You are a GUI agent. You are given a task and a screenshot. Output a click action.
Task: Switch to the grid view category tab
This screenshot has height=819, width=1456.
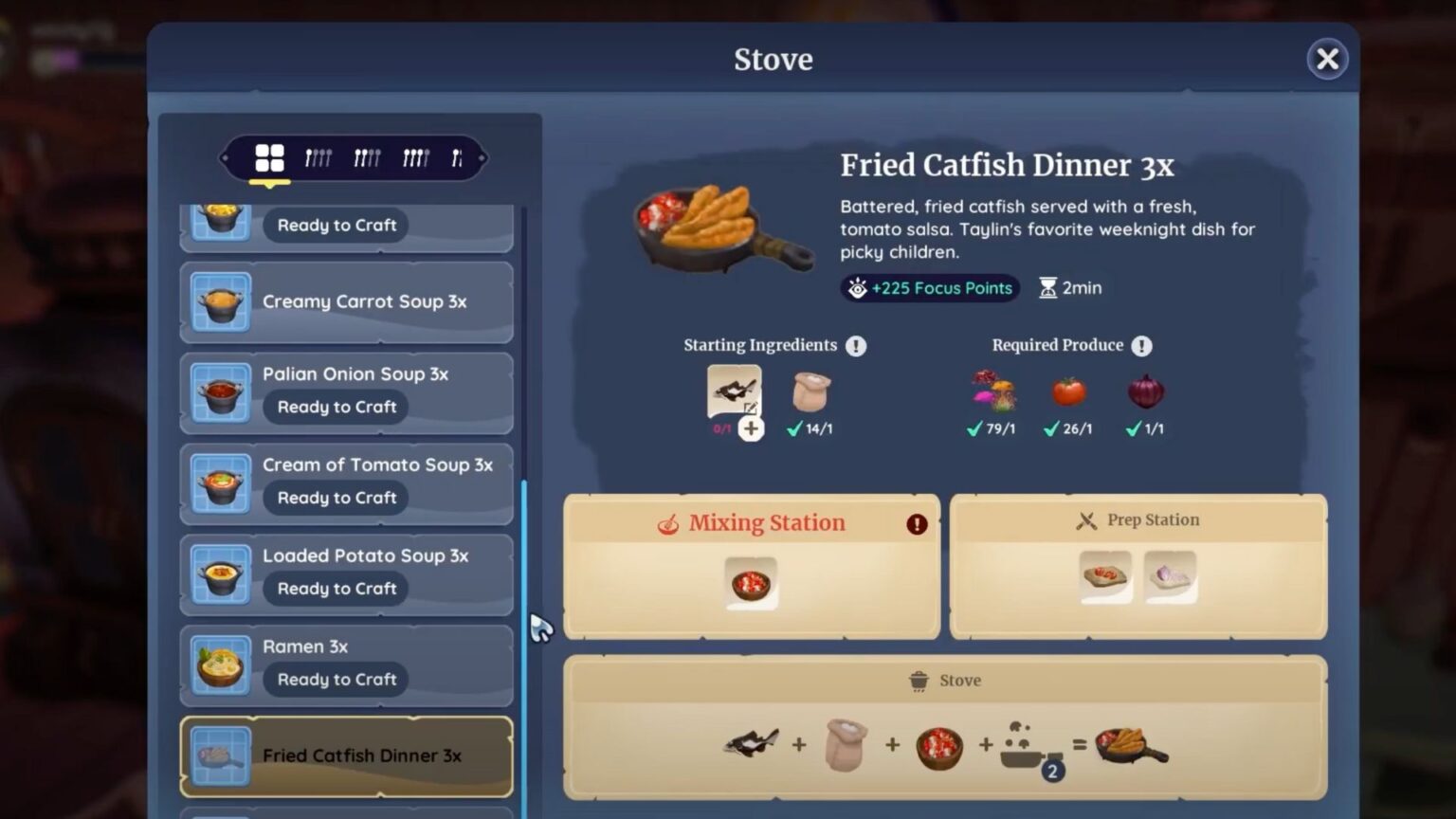270,157
